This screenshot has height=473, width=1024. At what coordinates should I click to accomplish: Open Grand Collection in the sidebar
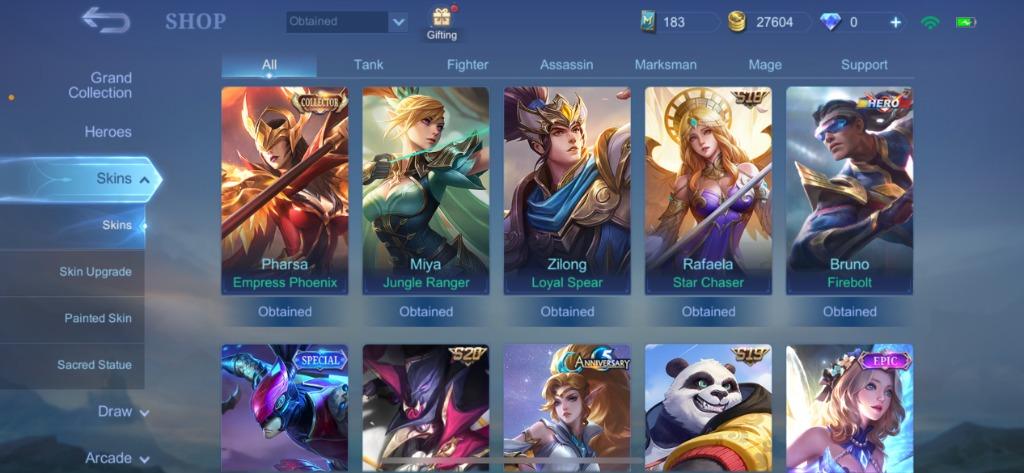coord(100,85)
